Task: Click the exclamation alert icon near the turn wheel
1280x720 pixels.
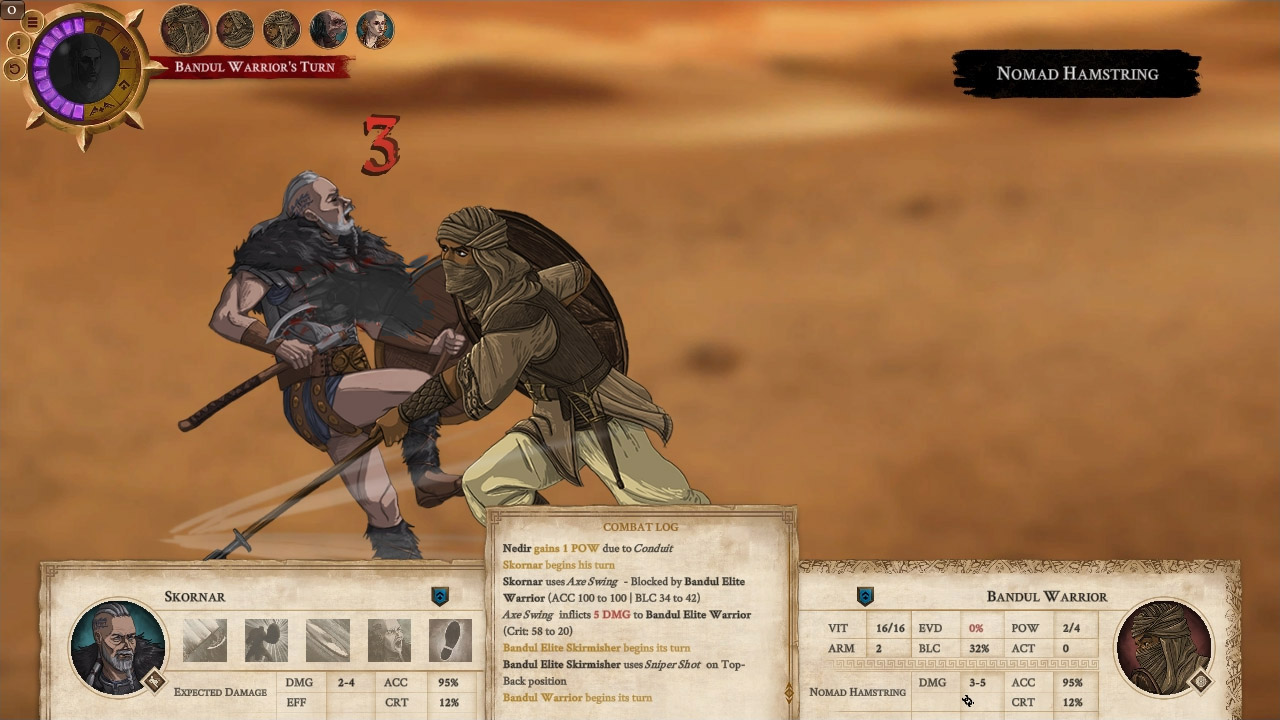Action: tap(18, 44)
